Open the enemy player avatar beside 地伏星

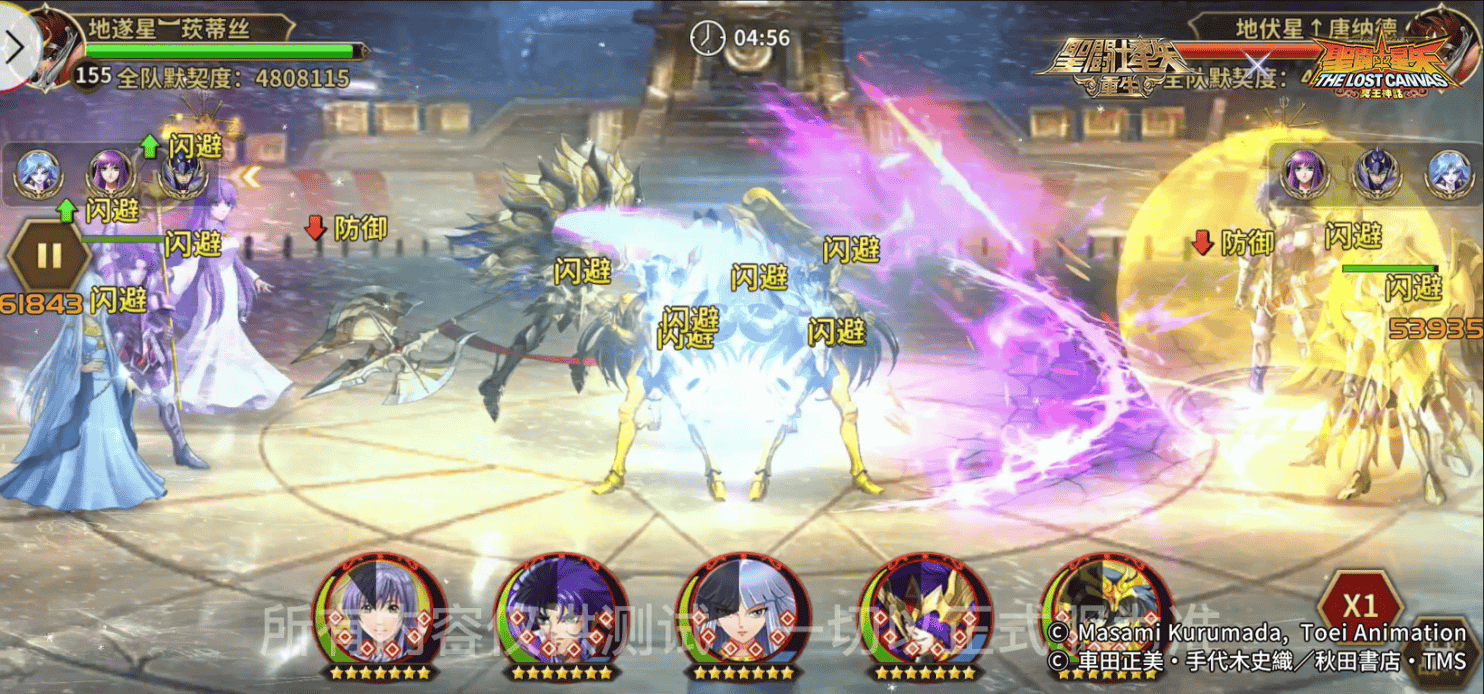coord(1446,38)
